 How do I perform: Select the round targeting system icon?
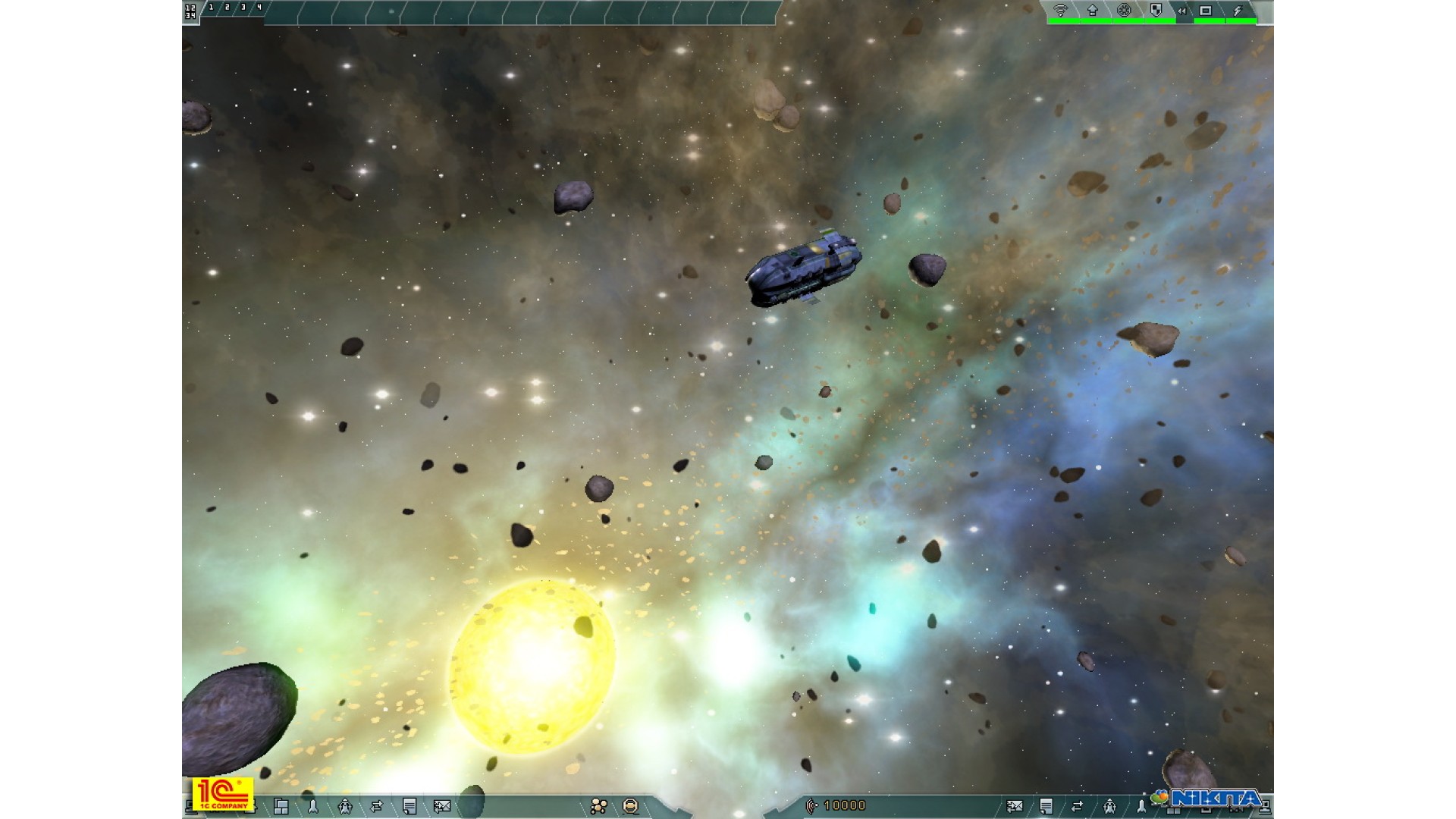(x=1124, y=11)
